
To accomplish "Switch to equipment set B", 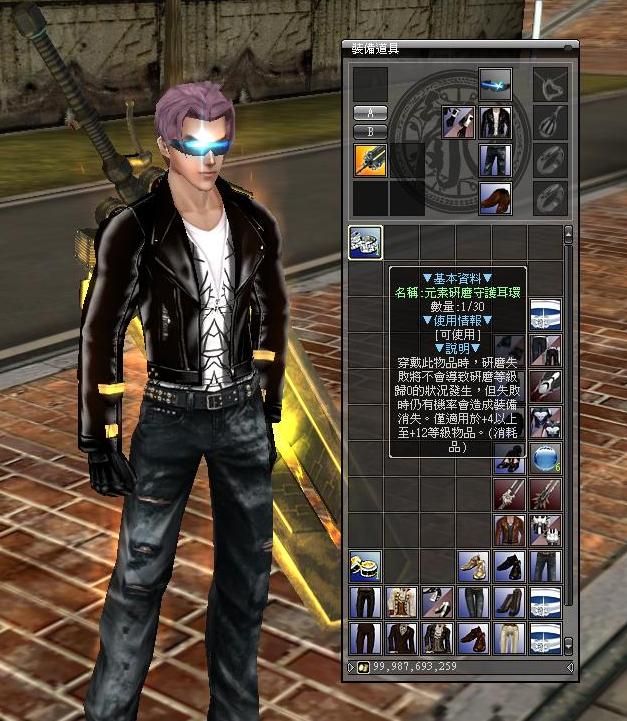I will point(371,131).
